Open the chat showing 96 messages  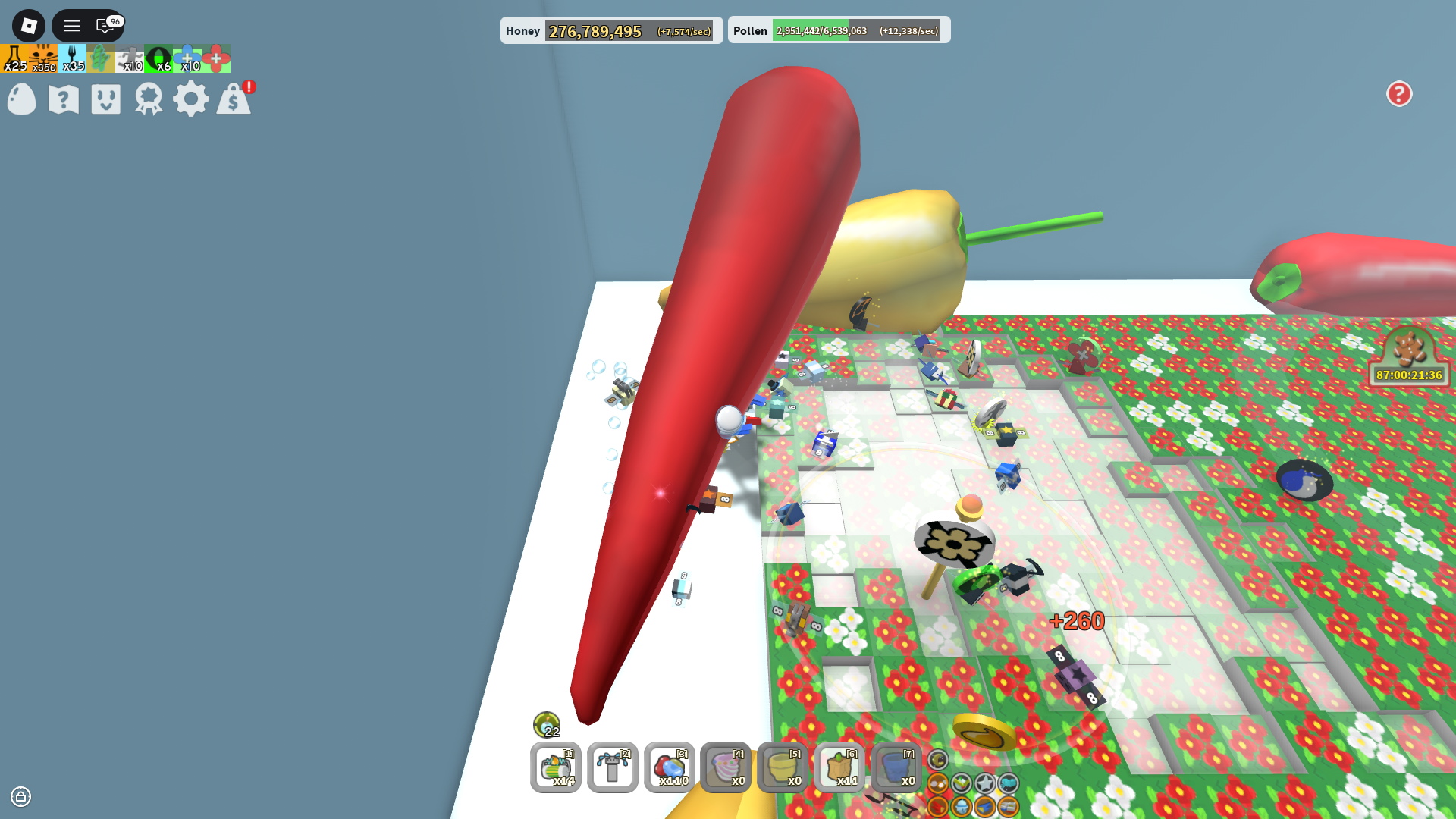102,27
